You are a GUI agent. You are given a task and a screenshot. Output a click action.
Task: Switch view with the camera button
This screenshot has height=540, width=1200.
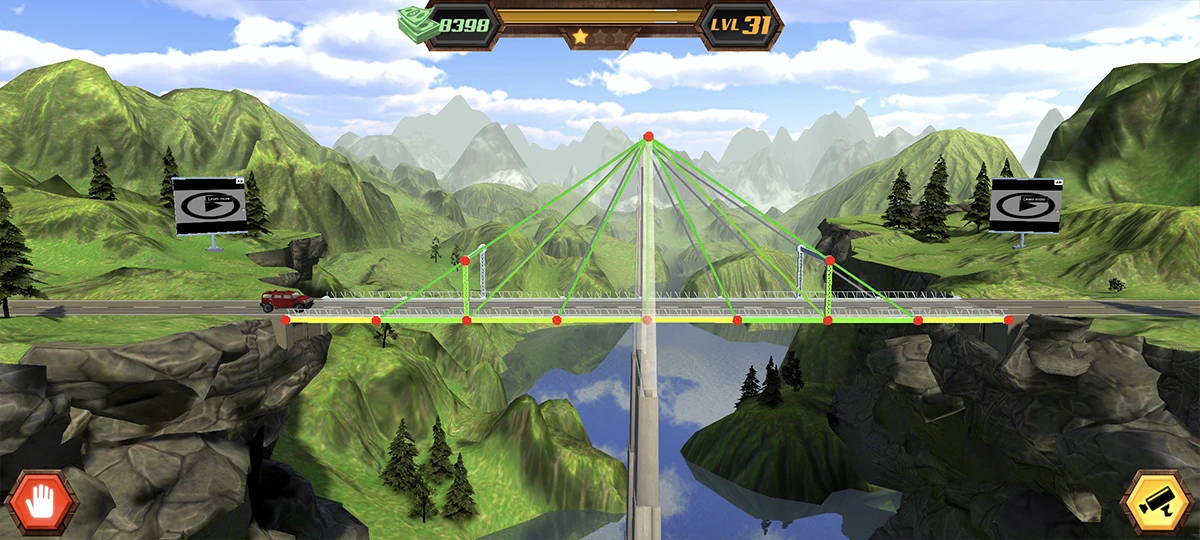pyautogui.click(x=1158, y=502)
